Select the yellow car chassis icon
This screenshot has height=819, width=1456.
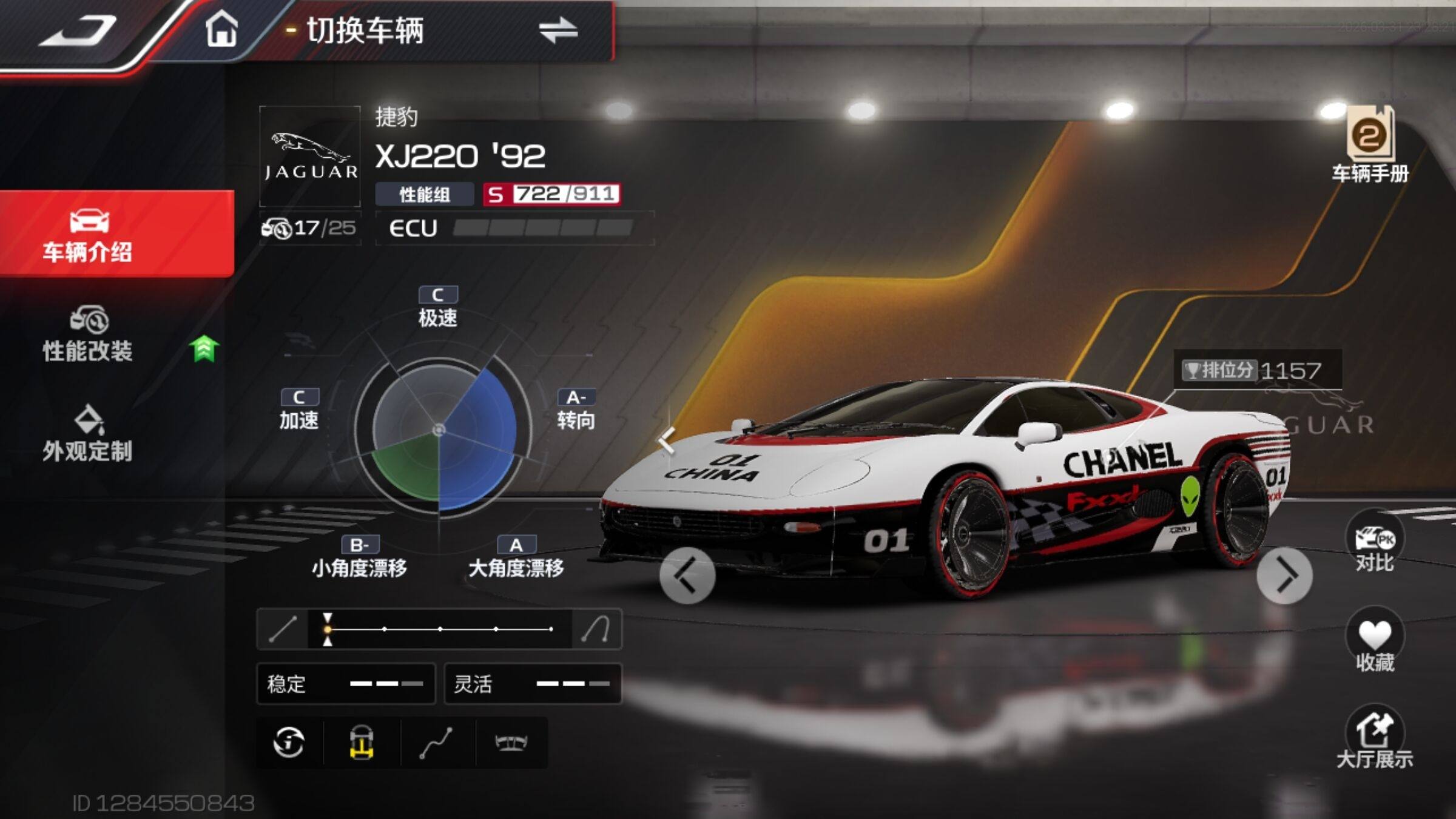(x=362, y=743)
